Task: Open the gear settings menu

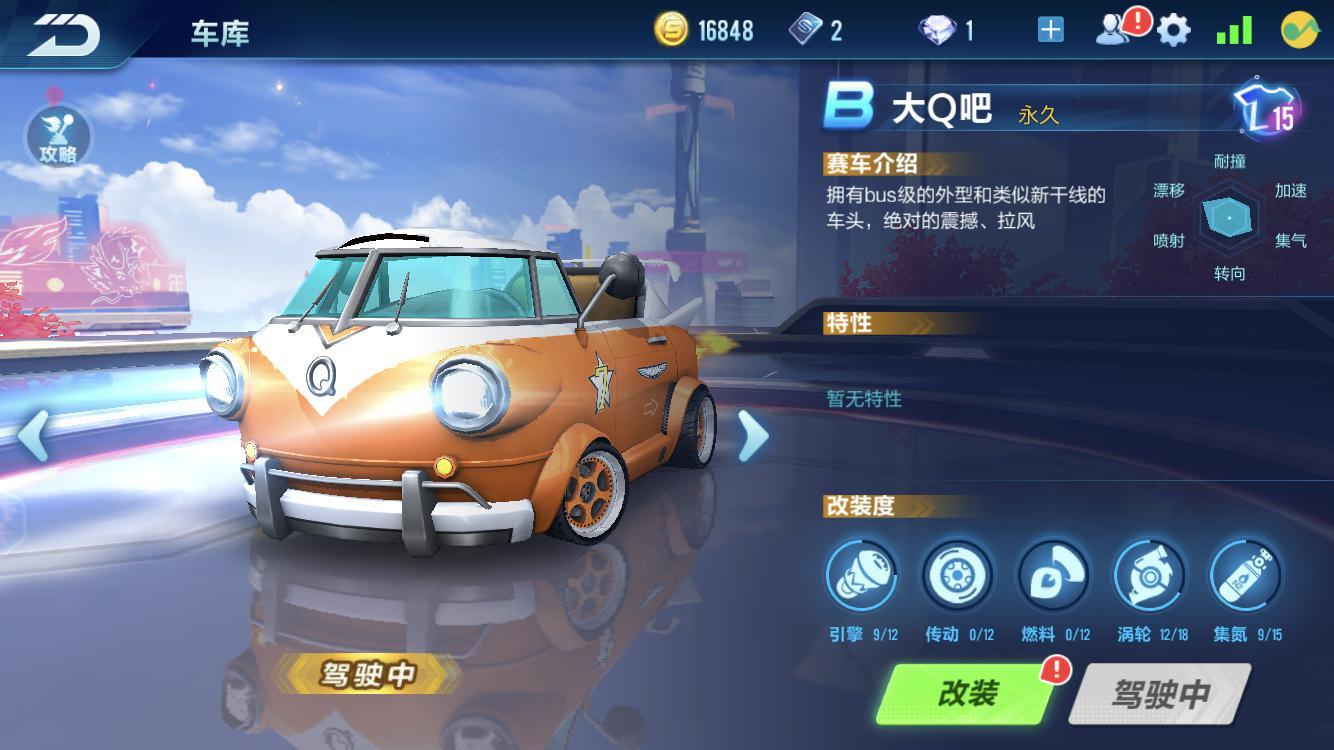Action: [1174, 31]
